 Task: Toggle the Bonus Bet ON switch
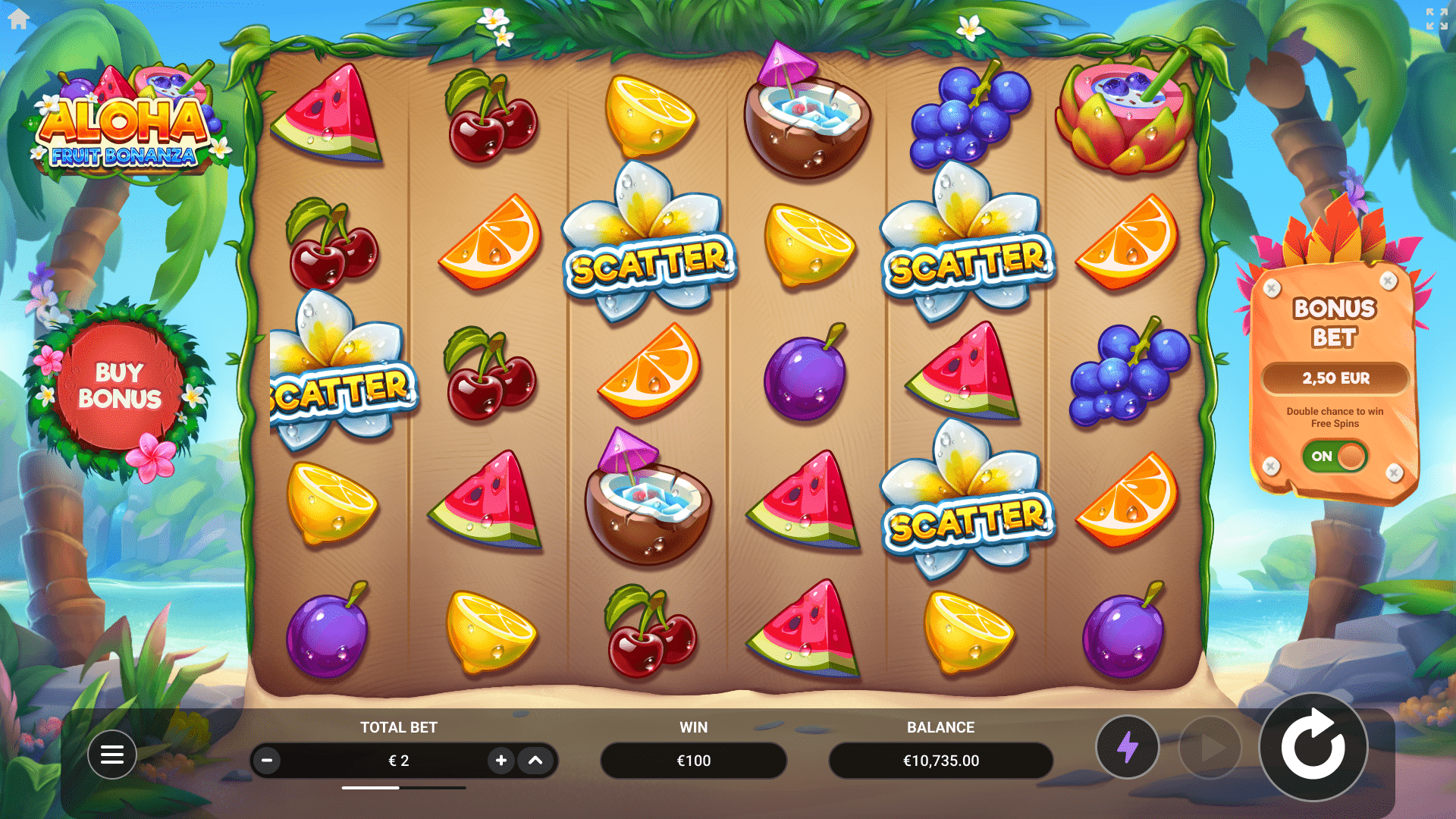pos(1335,456)
